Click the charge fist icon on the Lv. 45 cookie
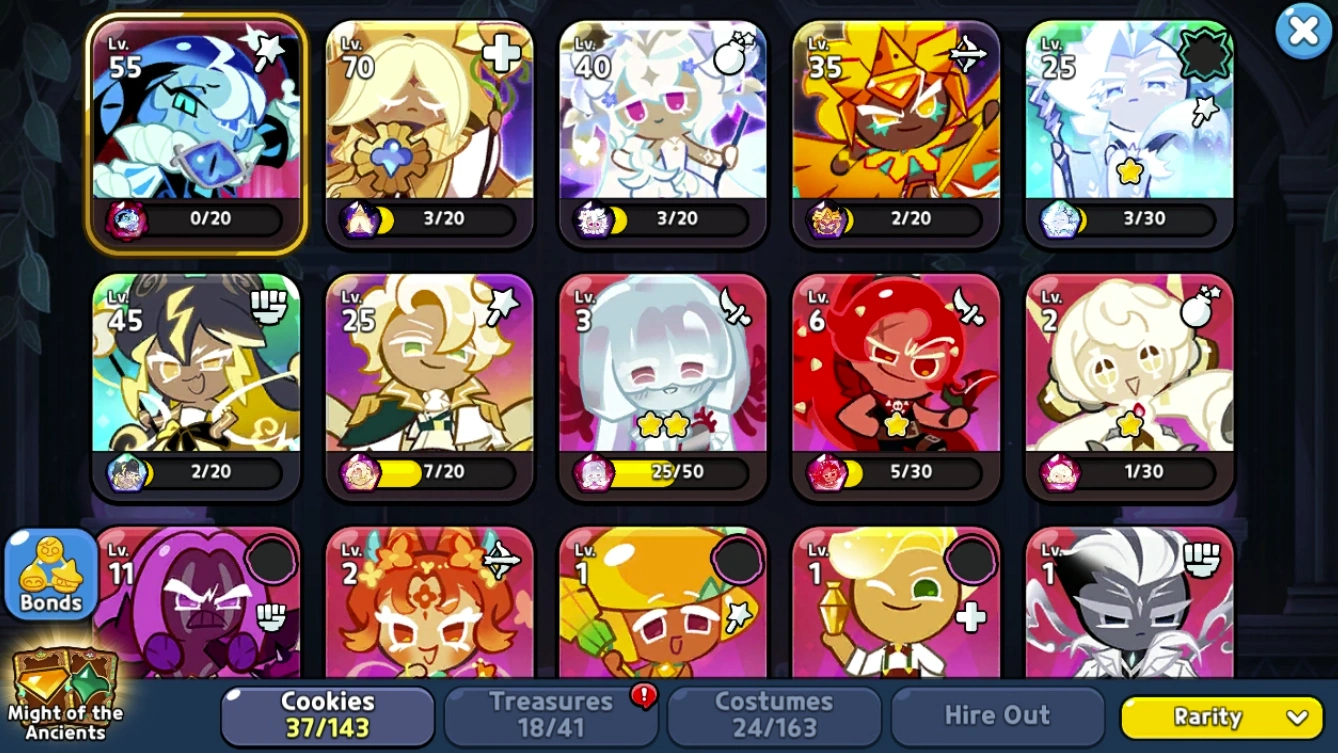 [x=269, y=305]
